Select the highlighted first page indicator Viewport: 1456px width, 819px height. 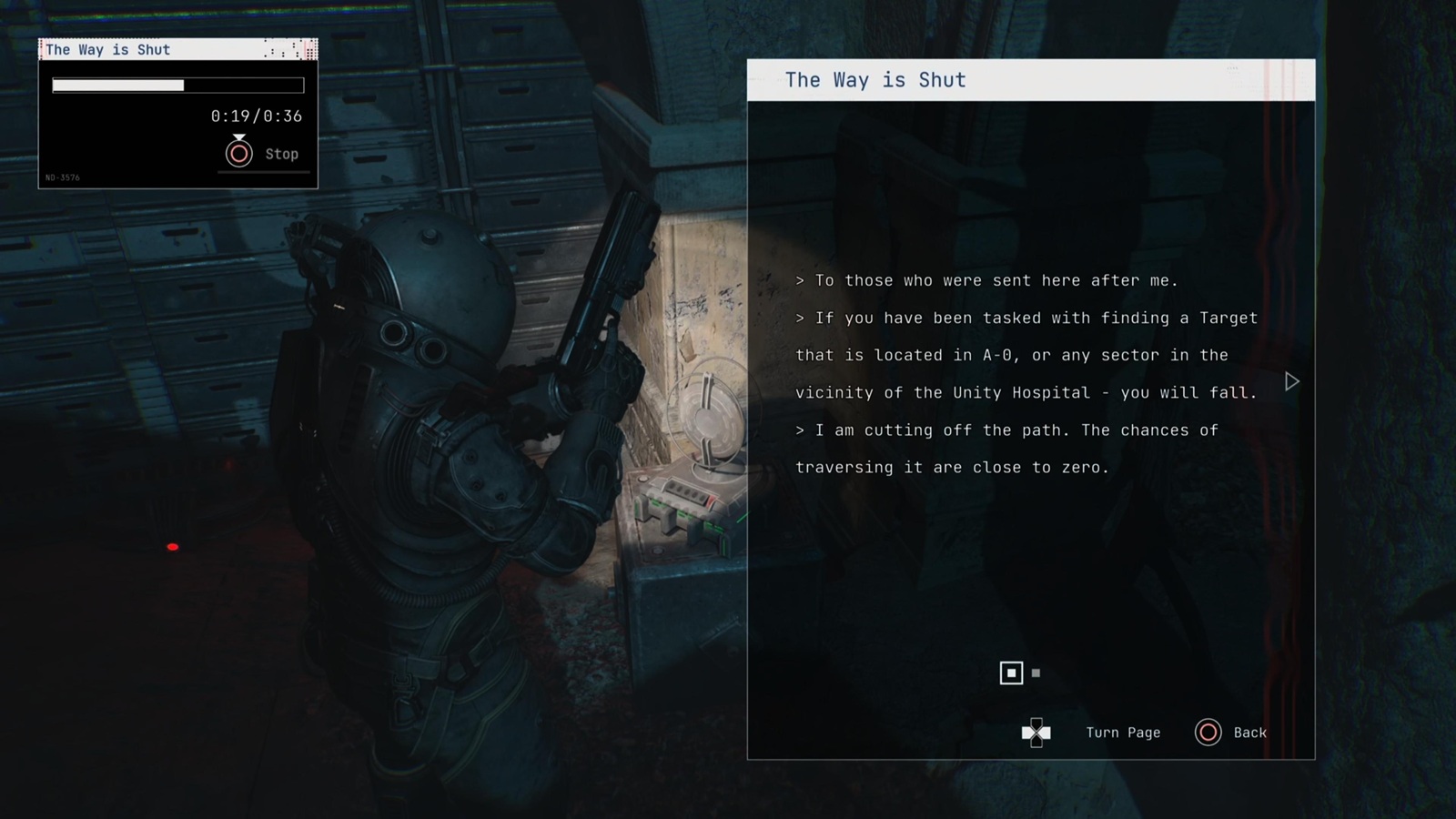coord(1011,673)
